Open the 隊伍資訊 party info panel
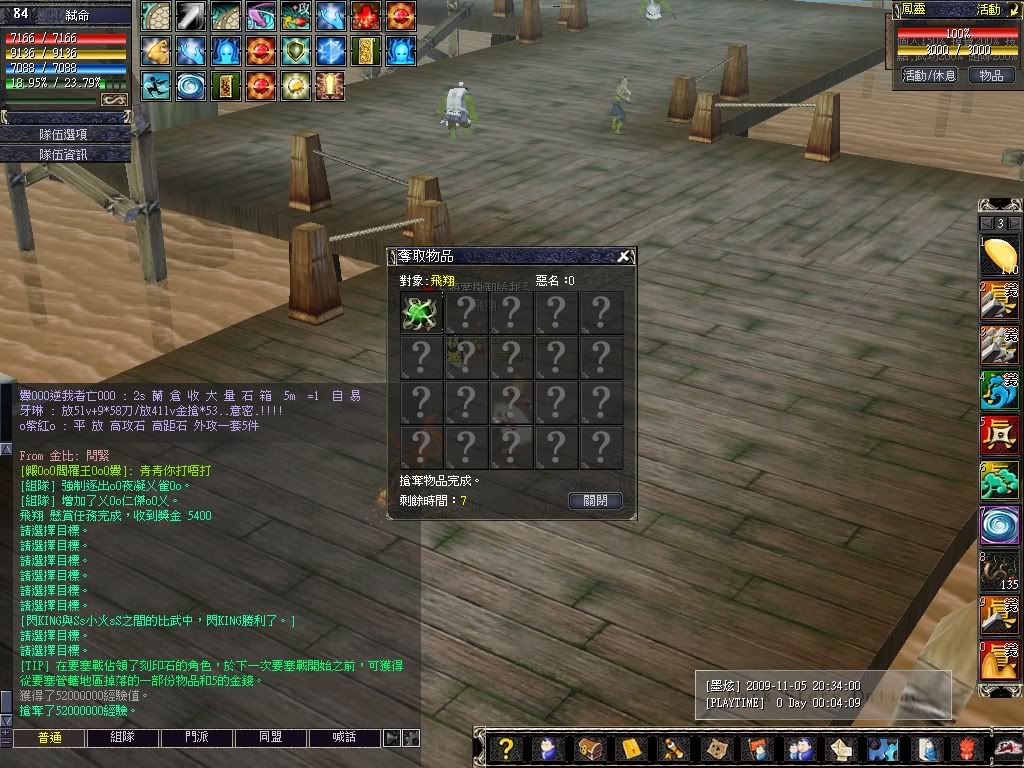Image resolution: width=1024 pixels, height=768 pixels. [65, 154]
